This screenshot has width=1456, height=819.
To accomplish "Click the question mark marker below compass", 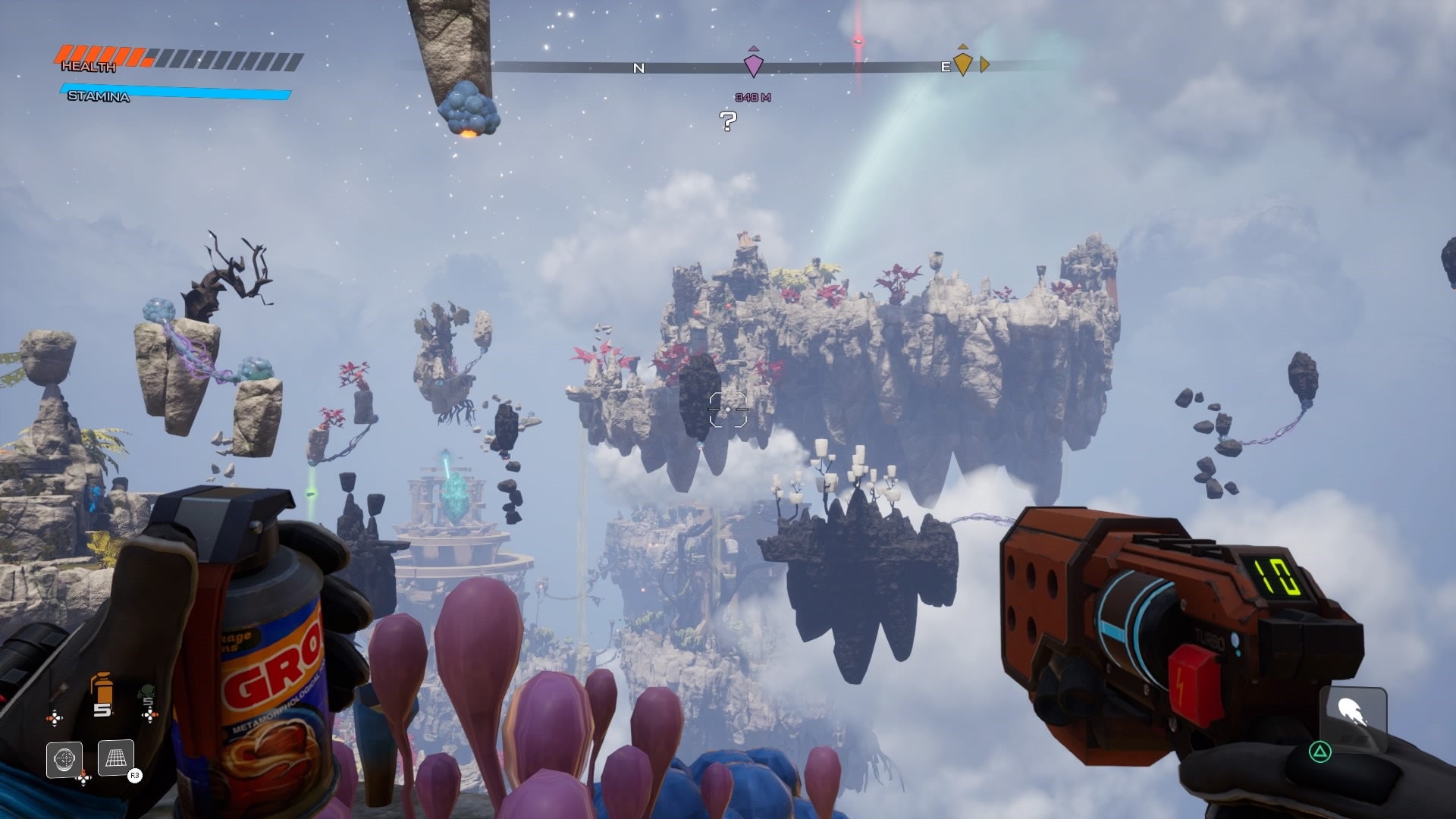I will coord(728,121).
